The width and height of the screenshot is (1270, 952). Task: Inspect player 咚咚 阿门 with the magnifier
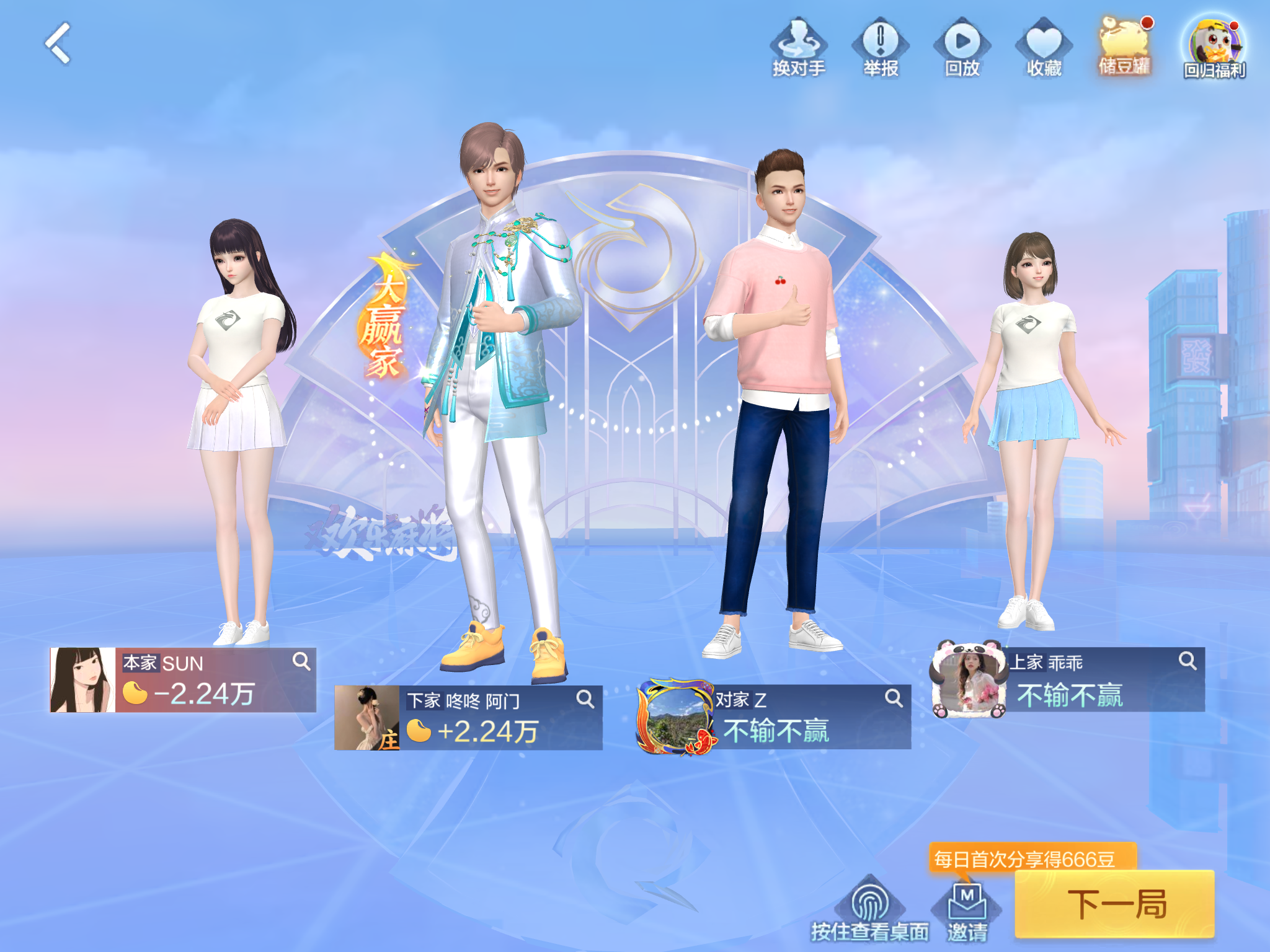click(585, 699)
